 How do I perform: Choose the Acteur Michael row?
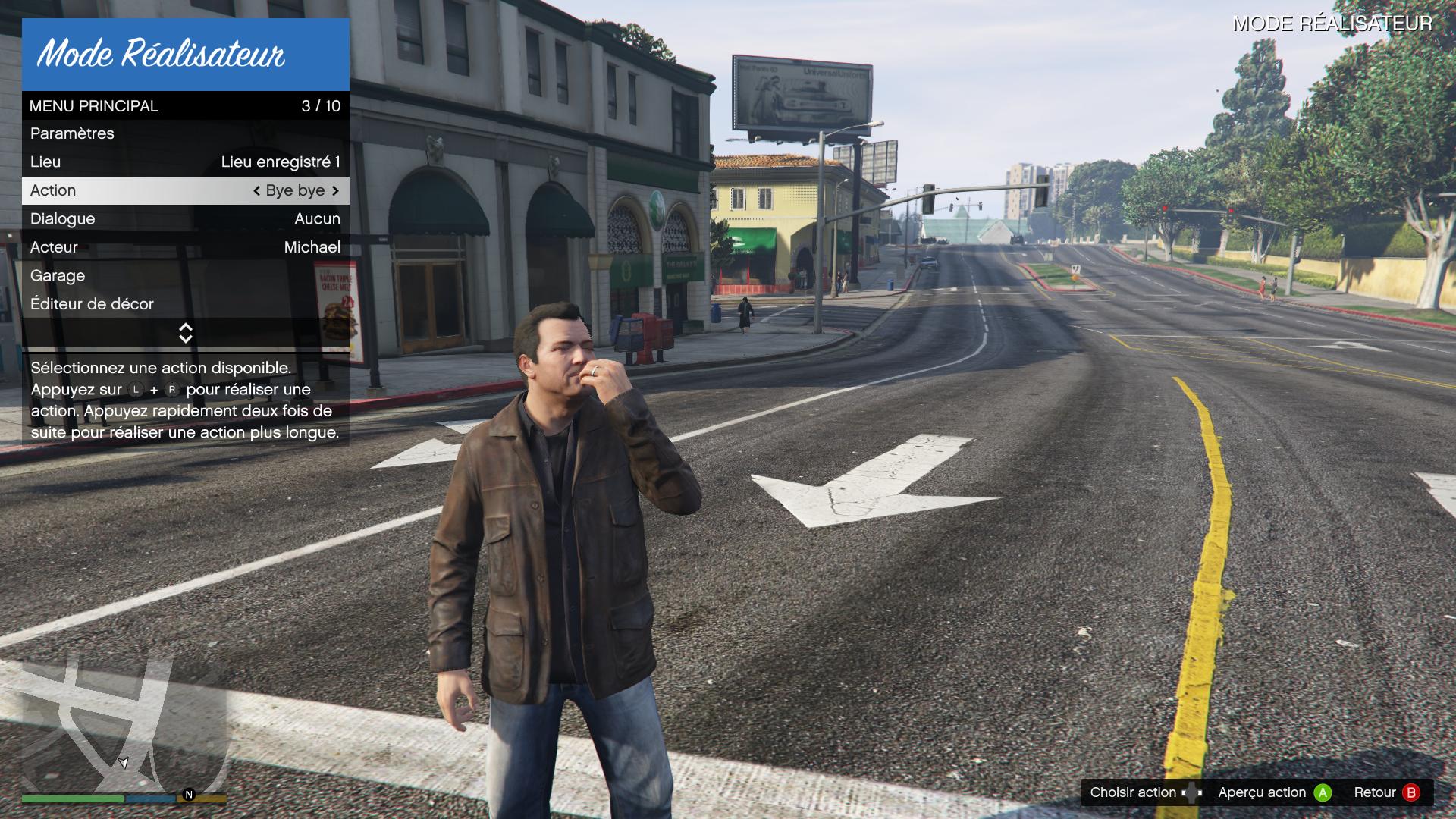[x=185, y=247]
